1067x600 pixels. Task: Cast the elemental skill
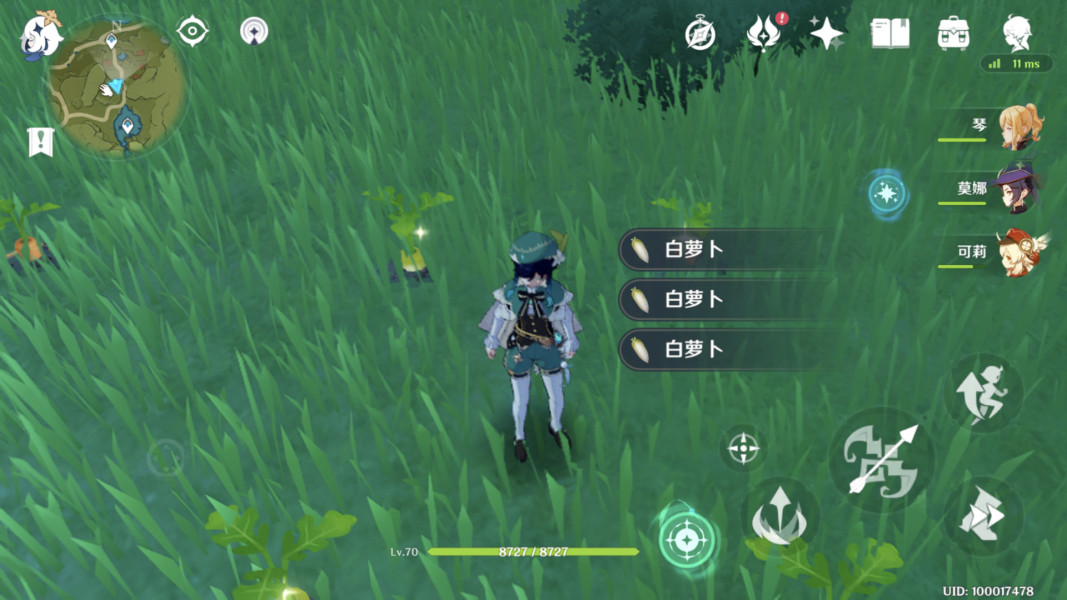780,516
